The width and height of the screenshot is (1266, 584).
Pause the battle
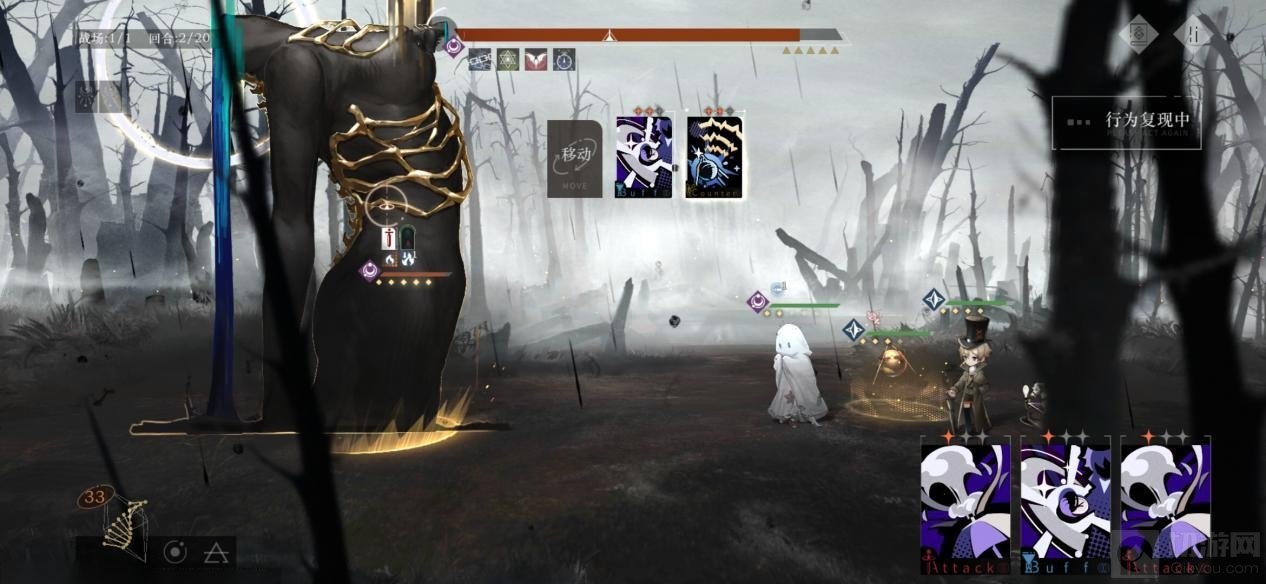pyautogui.click(x=1193, y=33)
